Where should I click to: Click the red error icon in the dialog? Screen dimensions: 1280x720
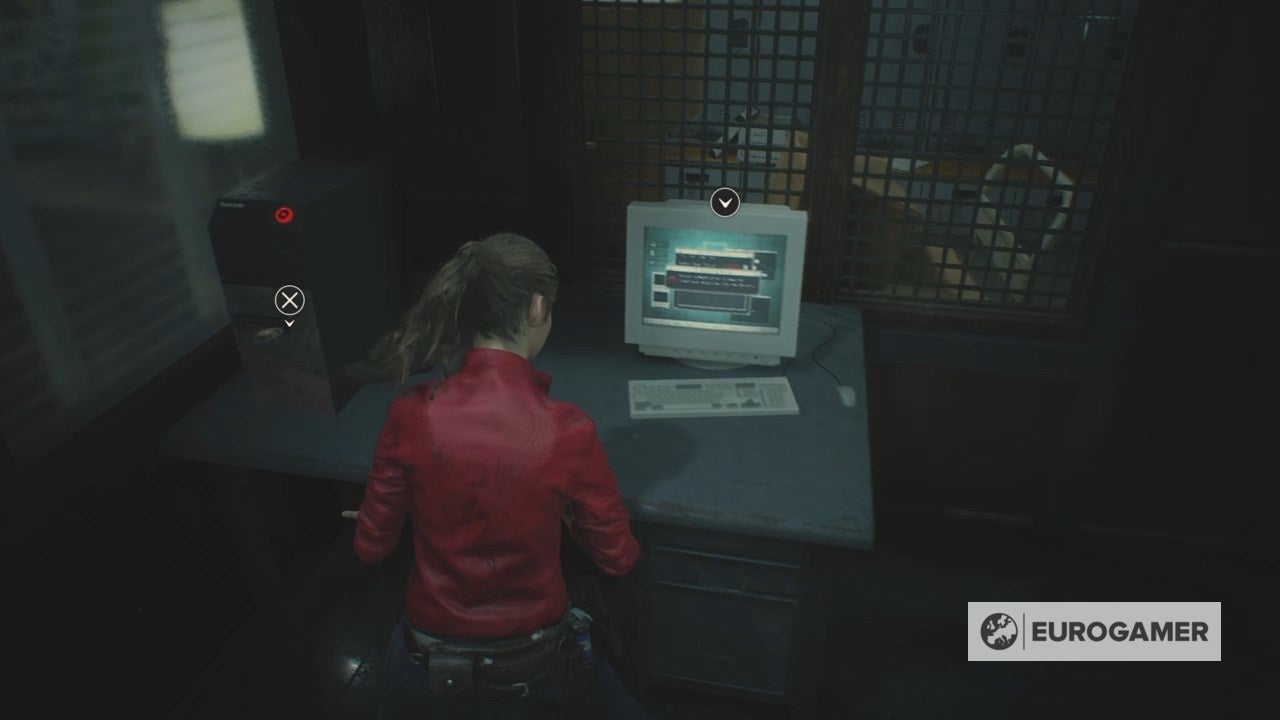click(x=672, y=279)
